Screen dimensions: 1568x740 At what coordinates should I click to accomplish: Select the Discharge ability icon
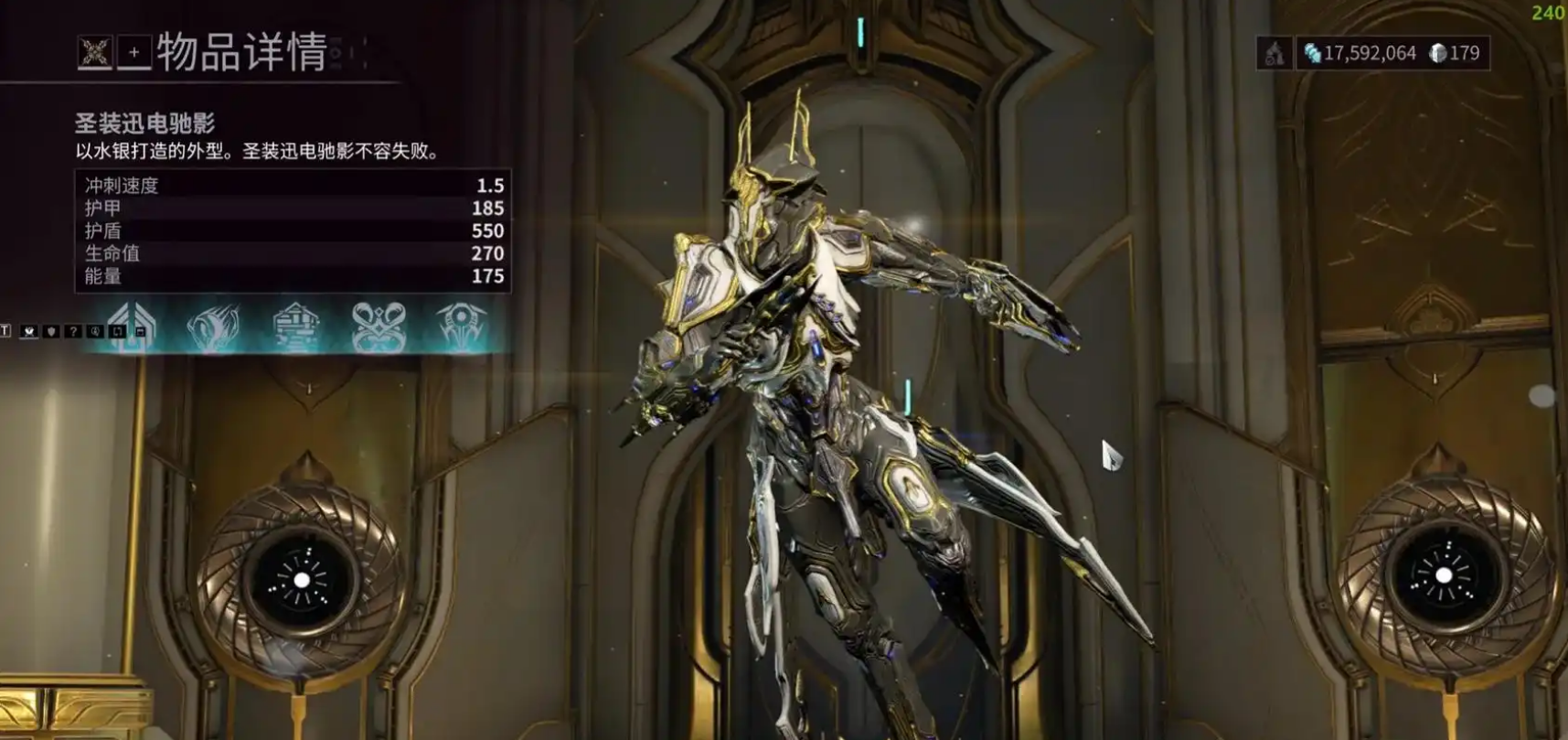coord(462,327)
